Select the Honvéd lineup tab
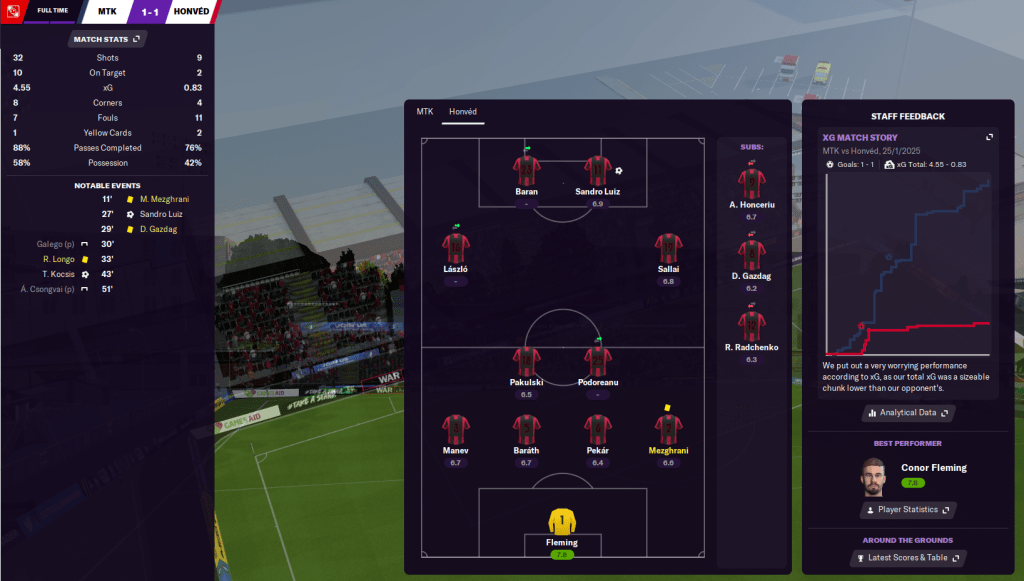The image size is (1024, 581). point(463,112)
